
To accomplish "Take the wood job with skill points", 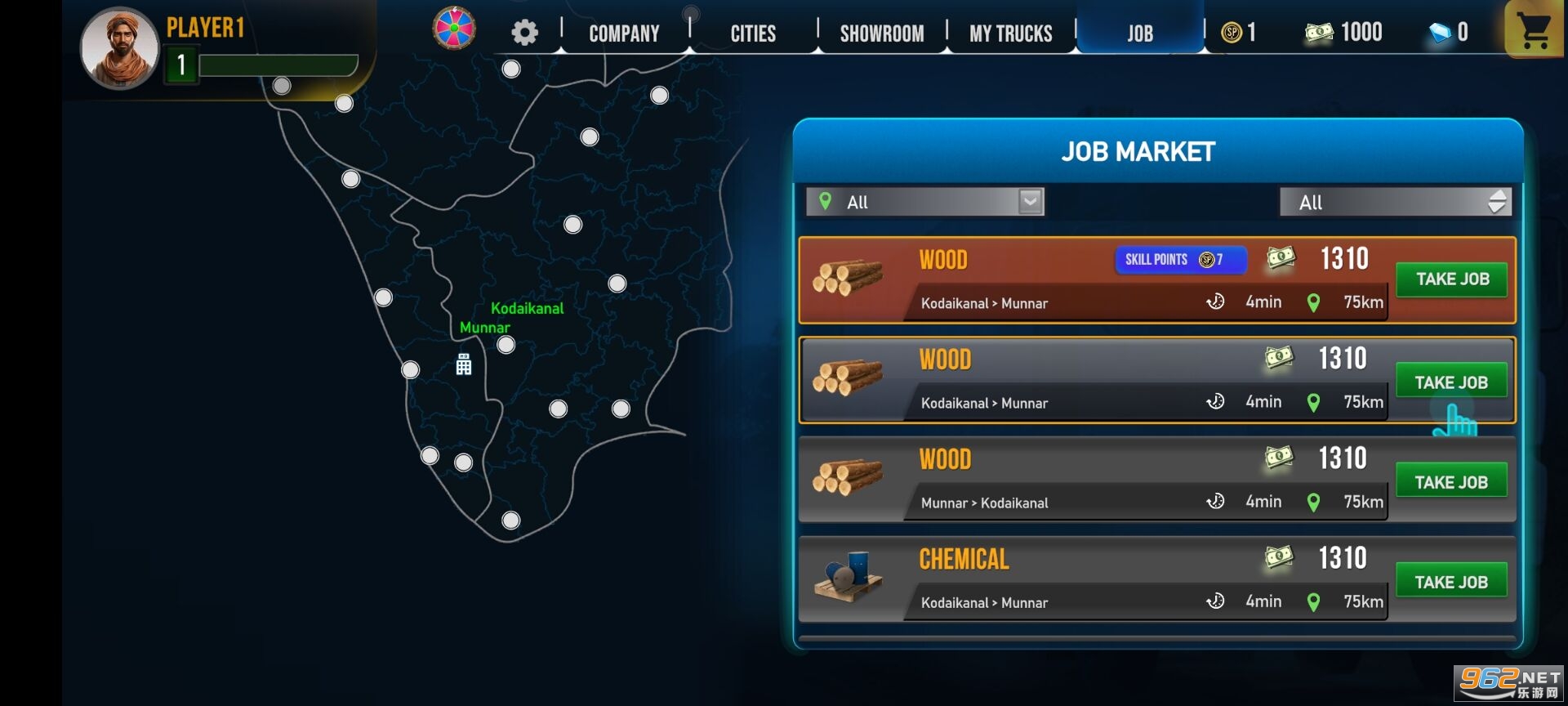I will coord(1451,279).
